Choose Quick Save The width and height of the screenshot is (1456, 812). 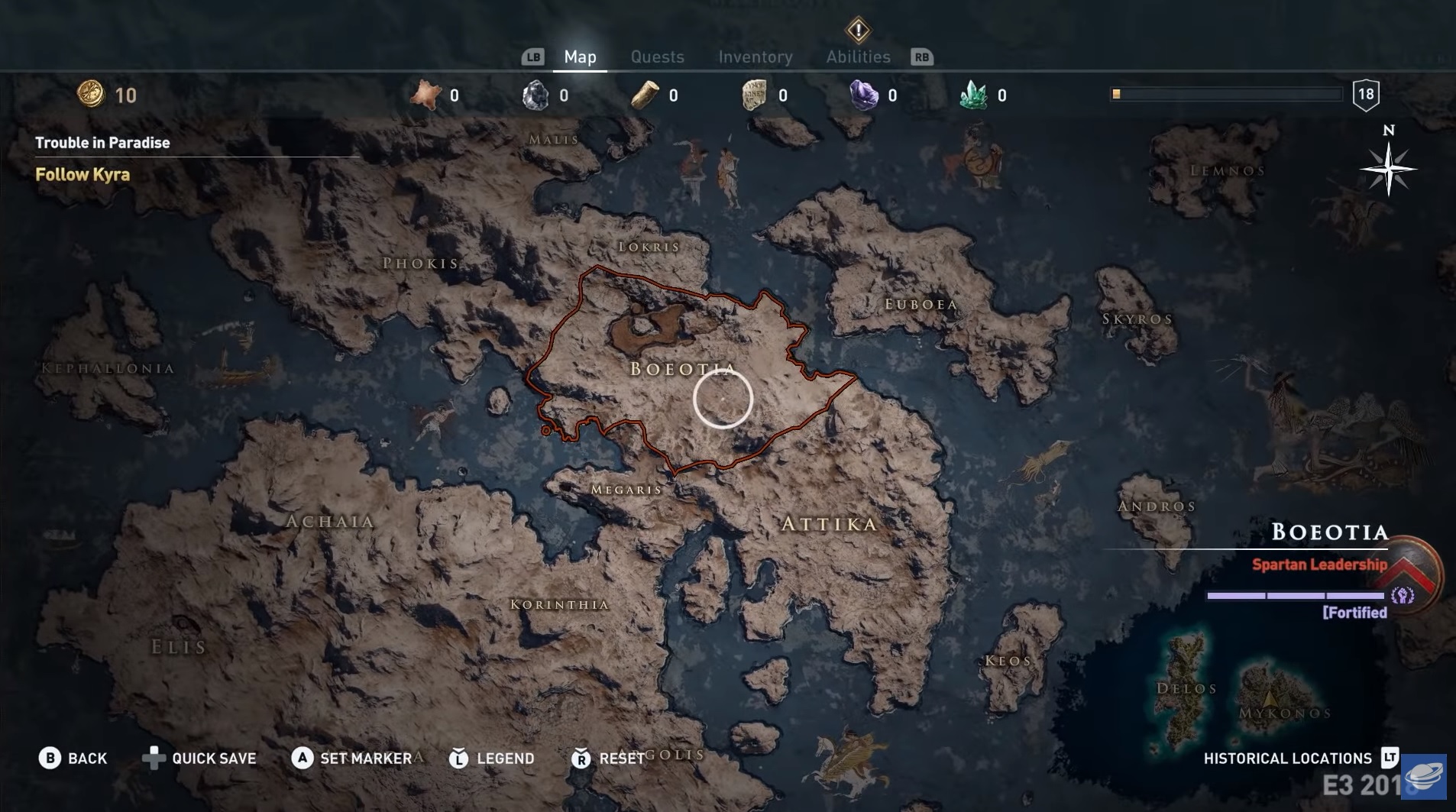coord(200,758)
